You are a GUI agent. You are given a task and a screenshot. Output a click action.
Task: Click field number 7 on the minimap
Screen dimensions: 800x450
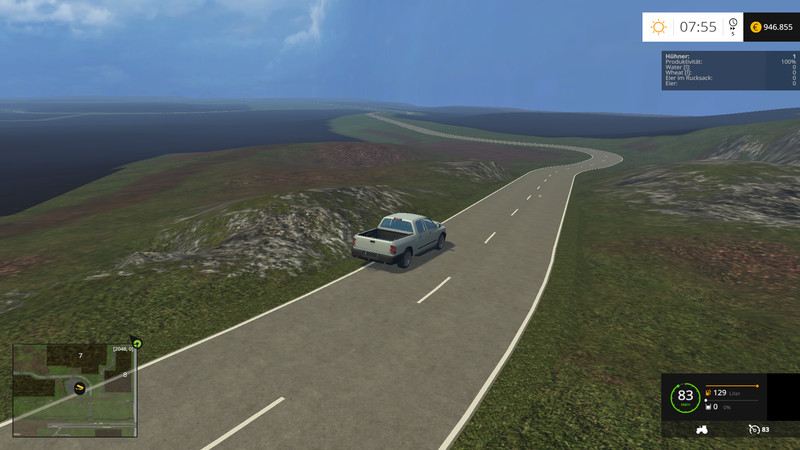(x=80, y=356)
